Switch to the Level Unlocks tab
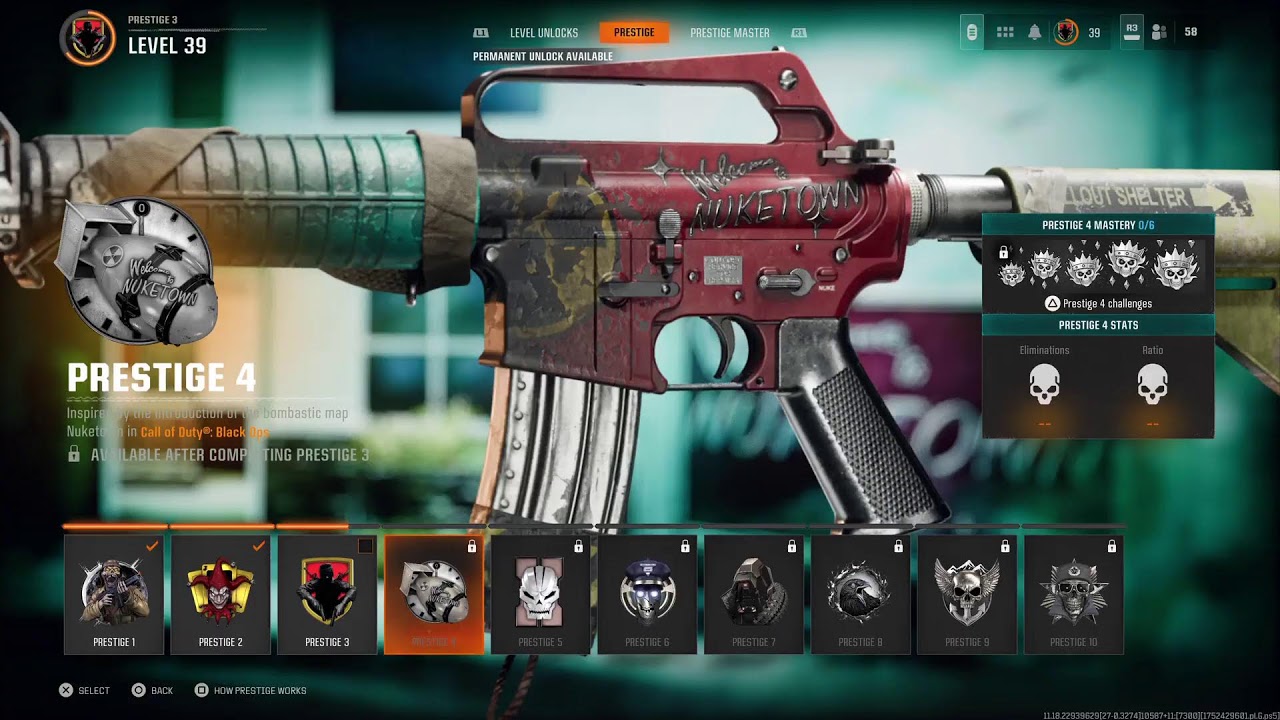The image size is (1280, 720). click(543, 33)
